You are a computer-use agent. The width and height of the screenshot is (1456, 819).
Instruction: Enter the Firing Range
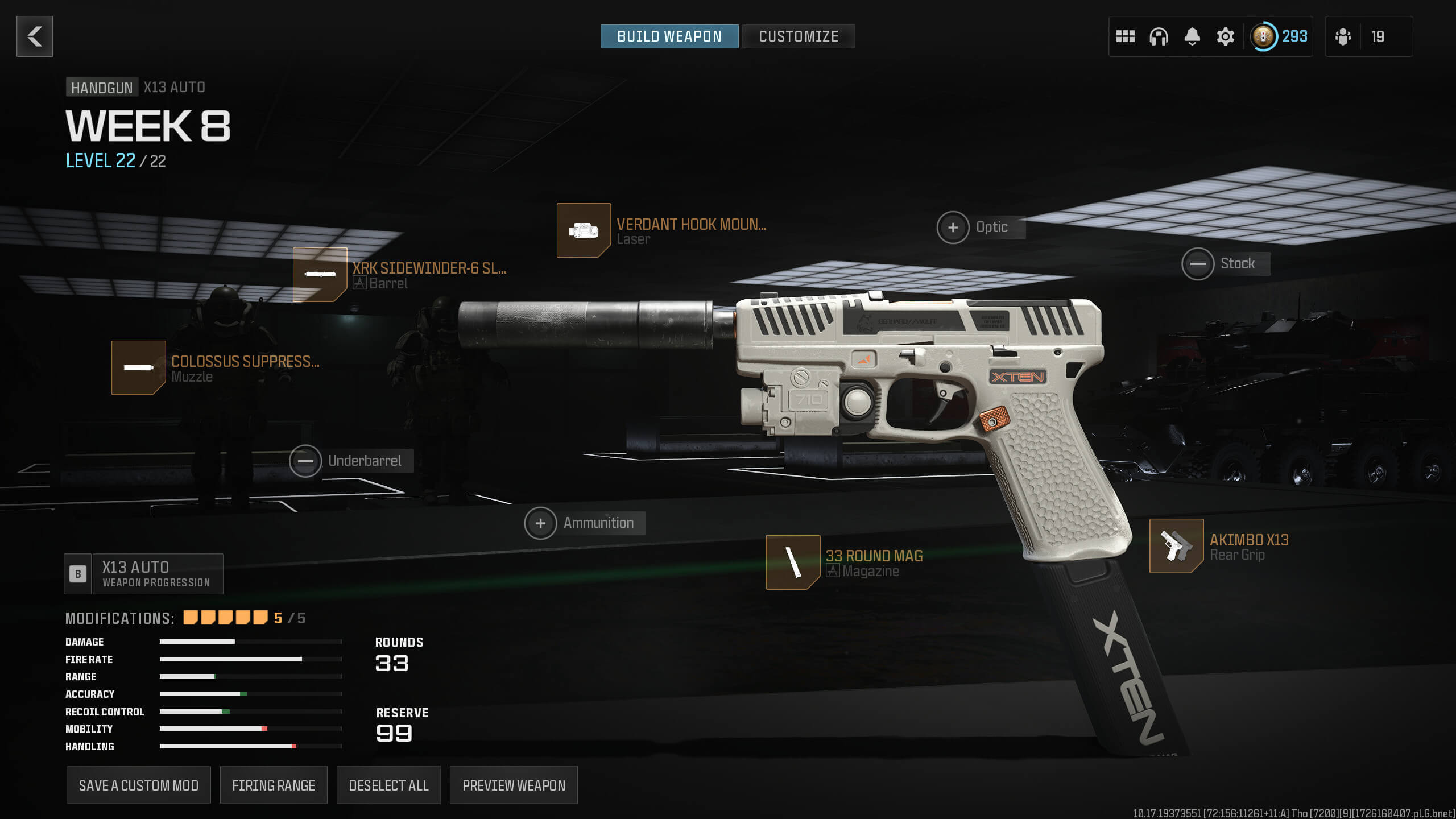(274, 785)
